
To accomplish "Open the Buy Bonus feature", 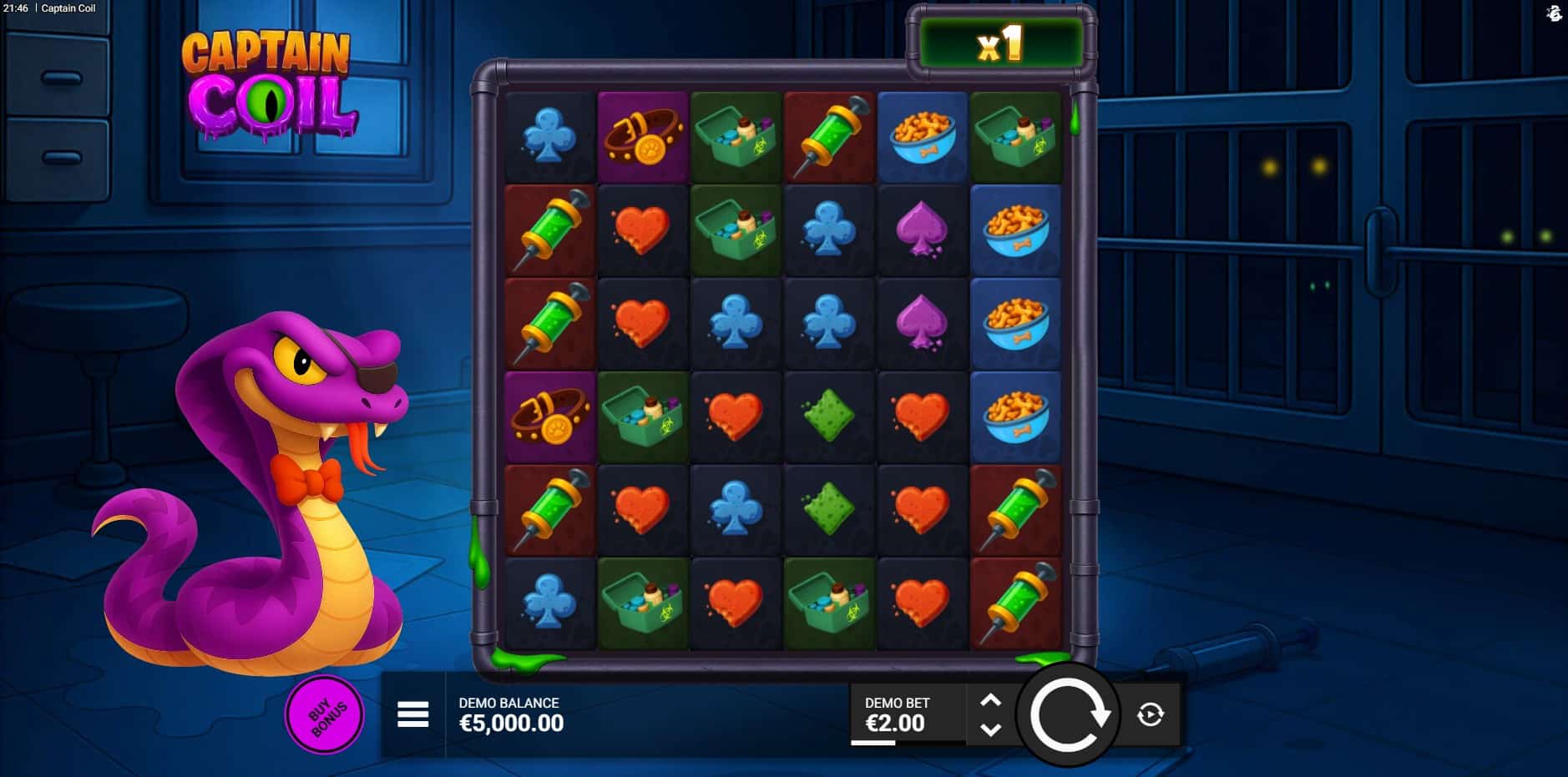I will pyautogui.click(x=324, y=715).
